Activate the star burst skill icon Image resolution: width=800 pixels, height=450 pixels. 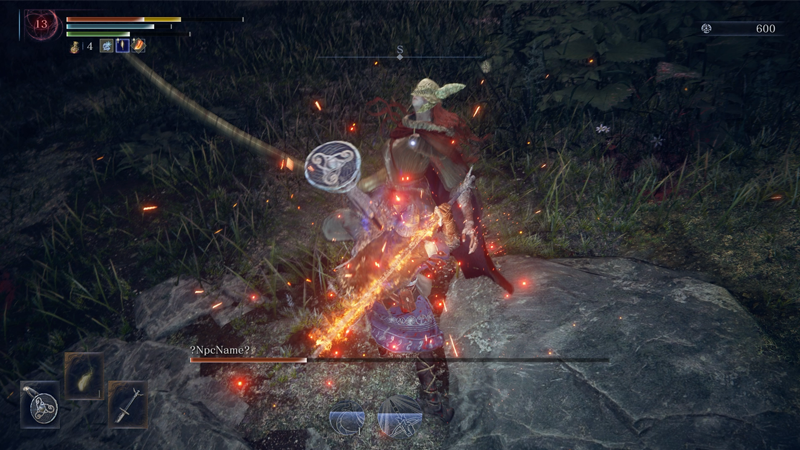[399, 417]
